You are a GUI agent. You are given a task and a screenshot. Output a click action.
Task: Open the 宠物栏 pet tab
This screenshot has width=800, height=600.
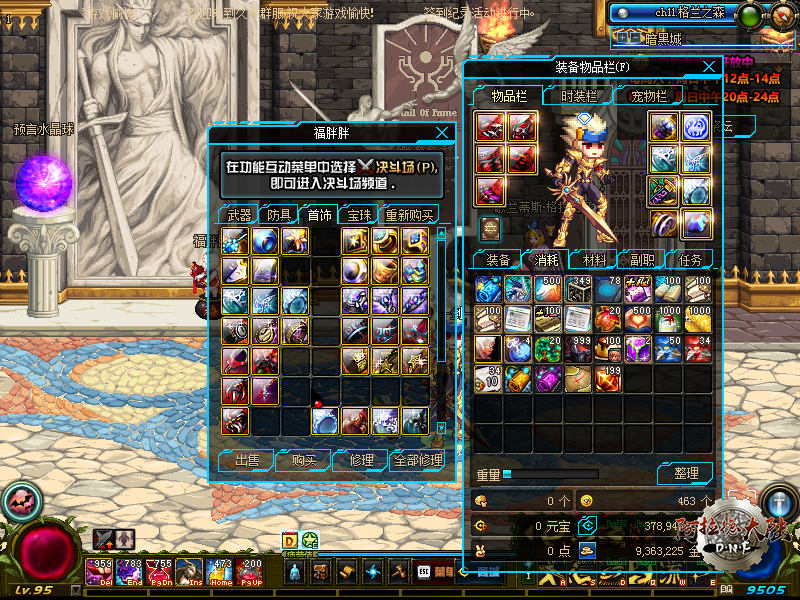pos(647,96)
